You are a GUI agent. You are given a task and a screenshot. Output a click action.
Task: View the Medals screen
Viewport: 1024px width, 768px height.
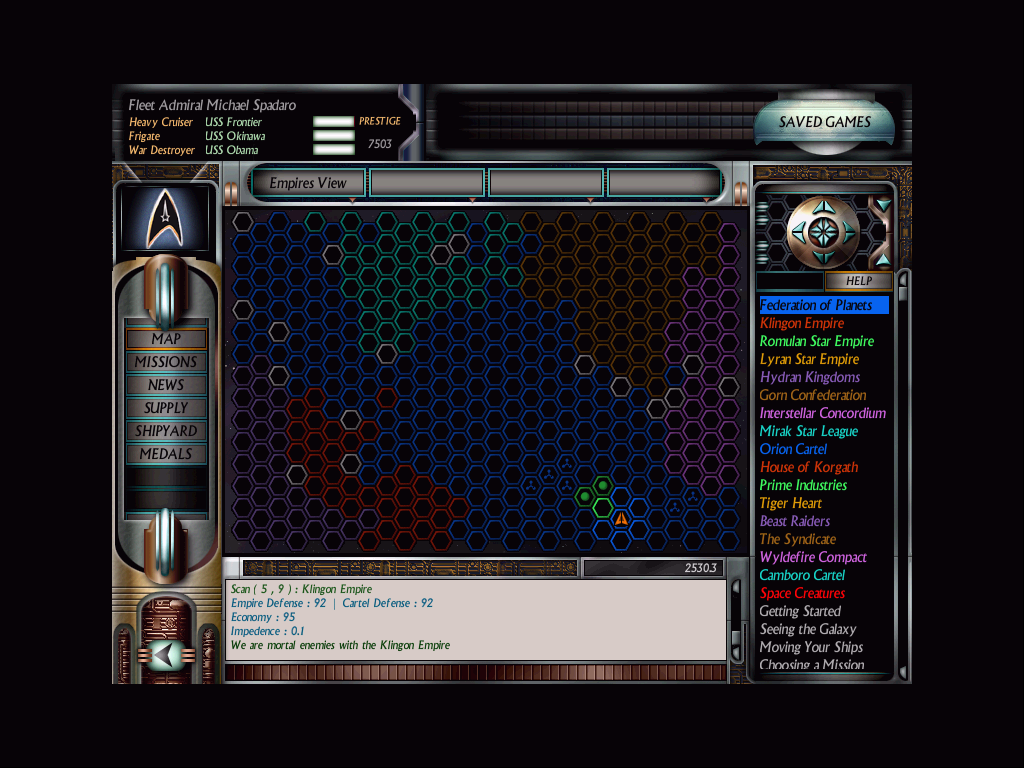166,454
